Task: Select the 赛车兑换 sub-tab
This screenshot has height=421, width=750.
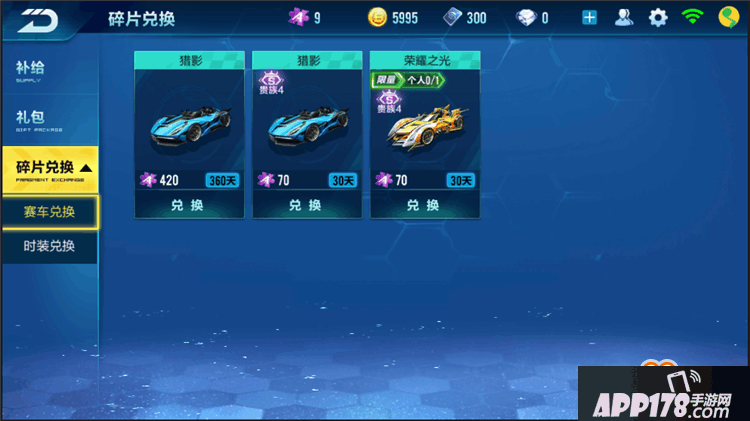Action: coord(50,212)
